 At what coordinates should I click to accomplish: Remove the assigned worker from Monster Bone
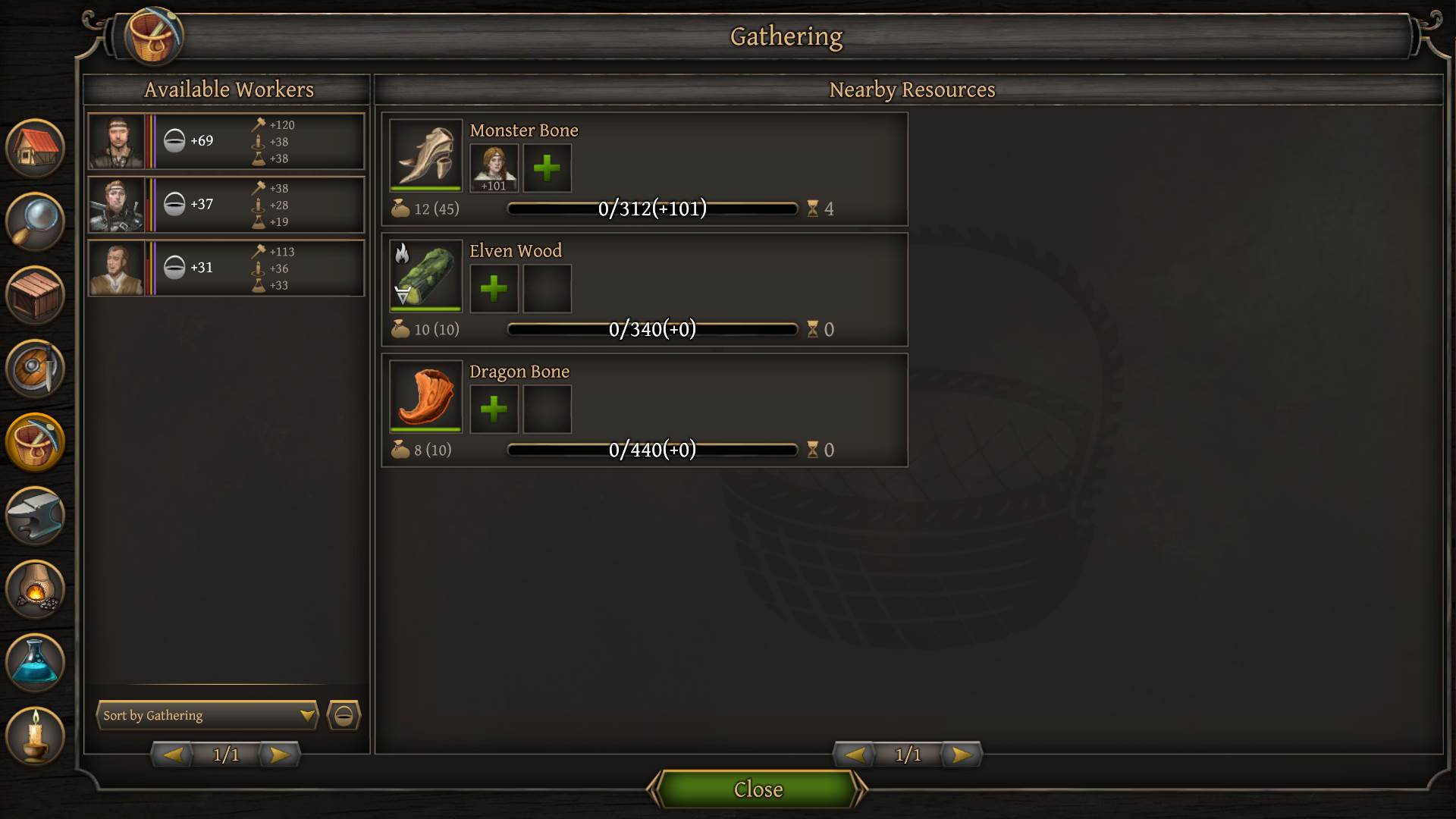point(494,168)
